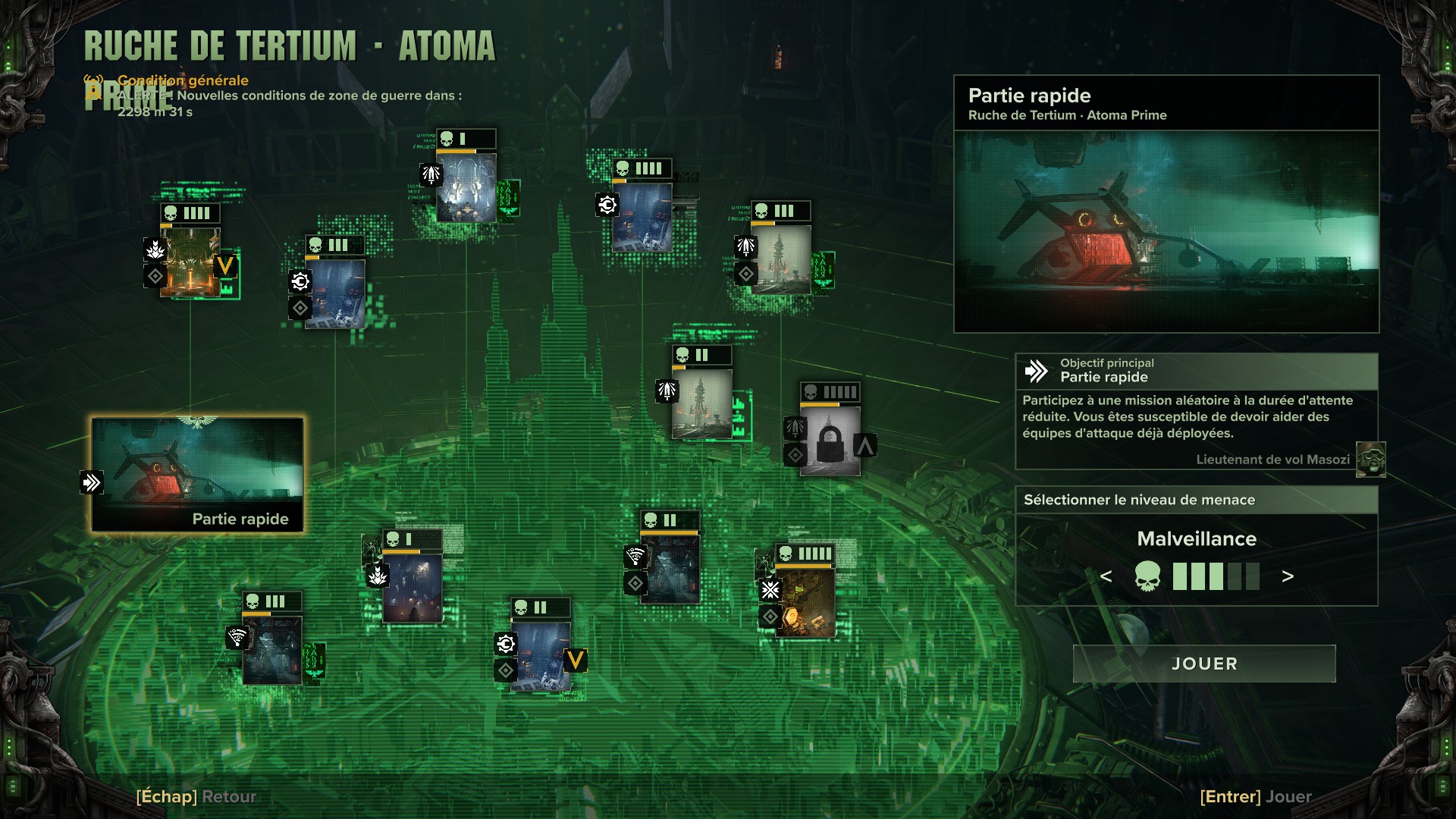Choose the five-bar difficulty mission tile

pos(805,601)
